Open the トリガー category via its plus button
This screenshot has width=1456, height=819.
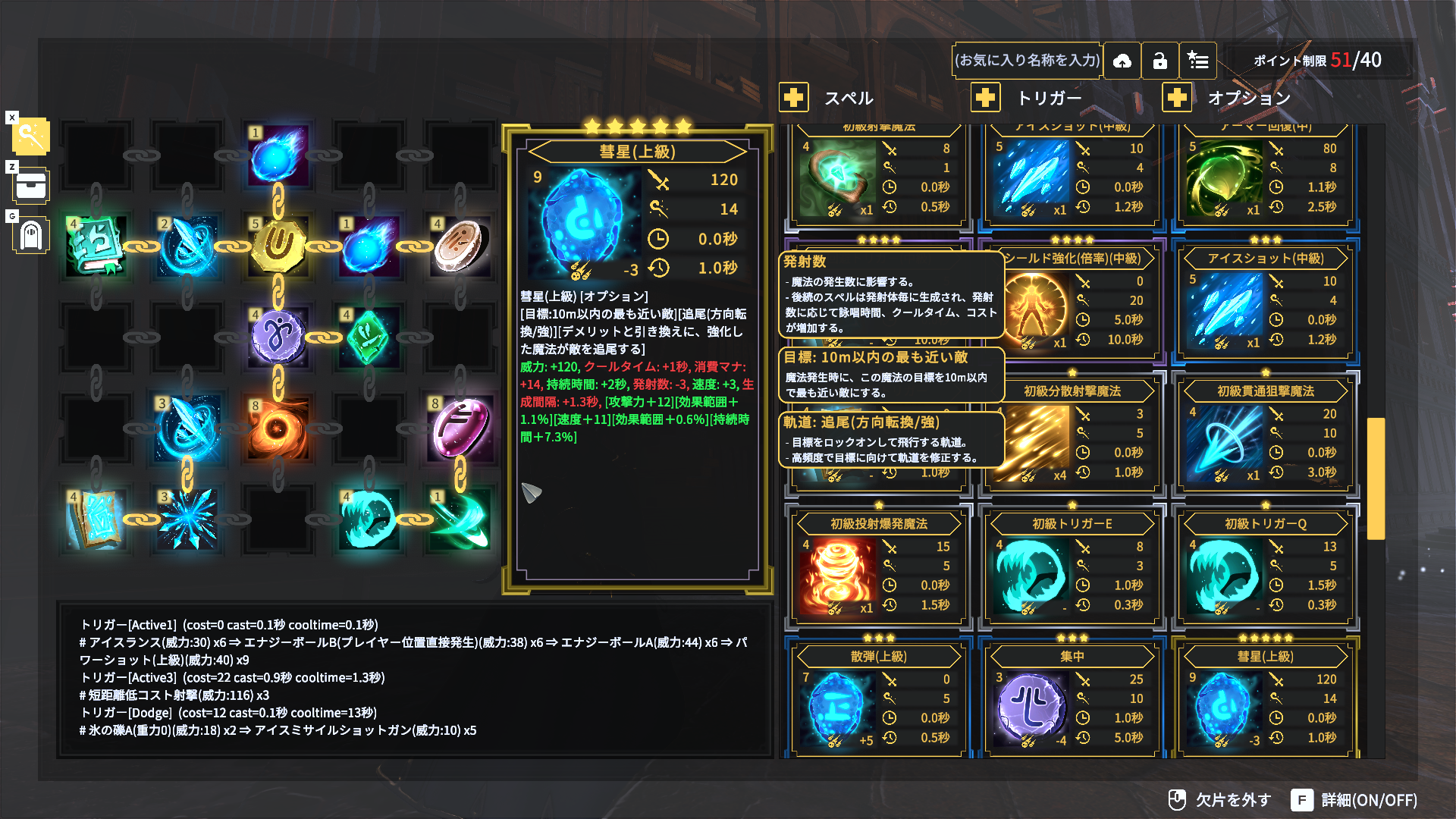[x=985, y=97]
